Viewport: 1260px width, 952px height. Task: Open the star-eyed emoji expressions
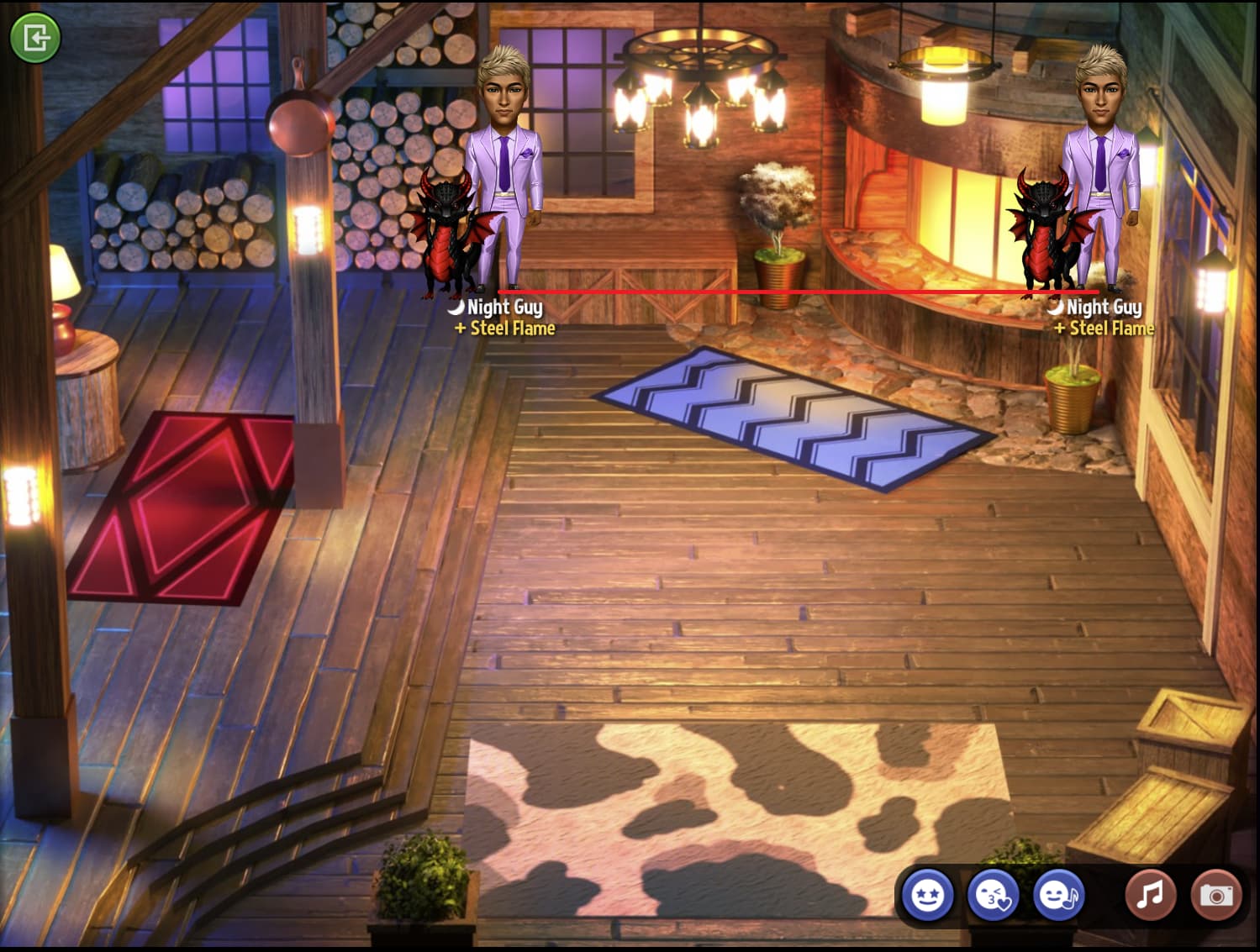928,895
